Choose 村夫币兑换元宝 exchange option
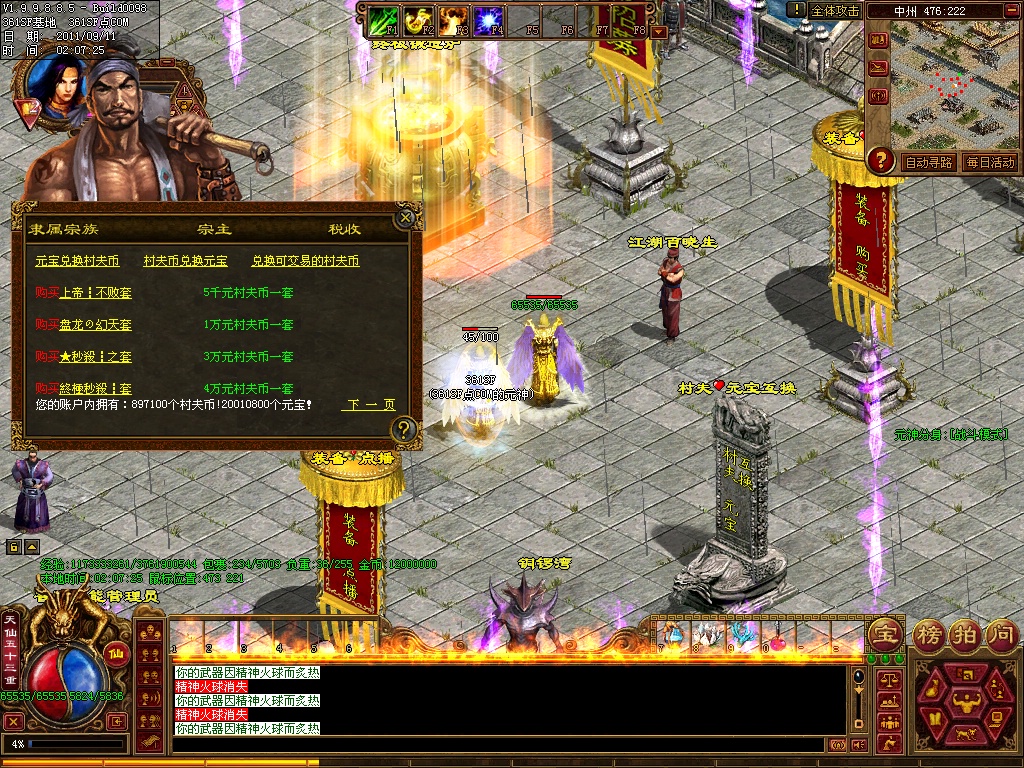 point(185,261)
